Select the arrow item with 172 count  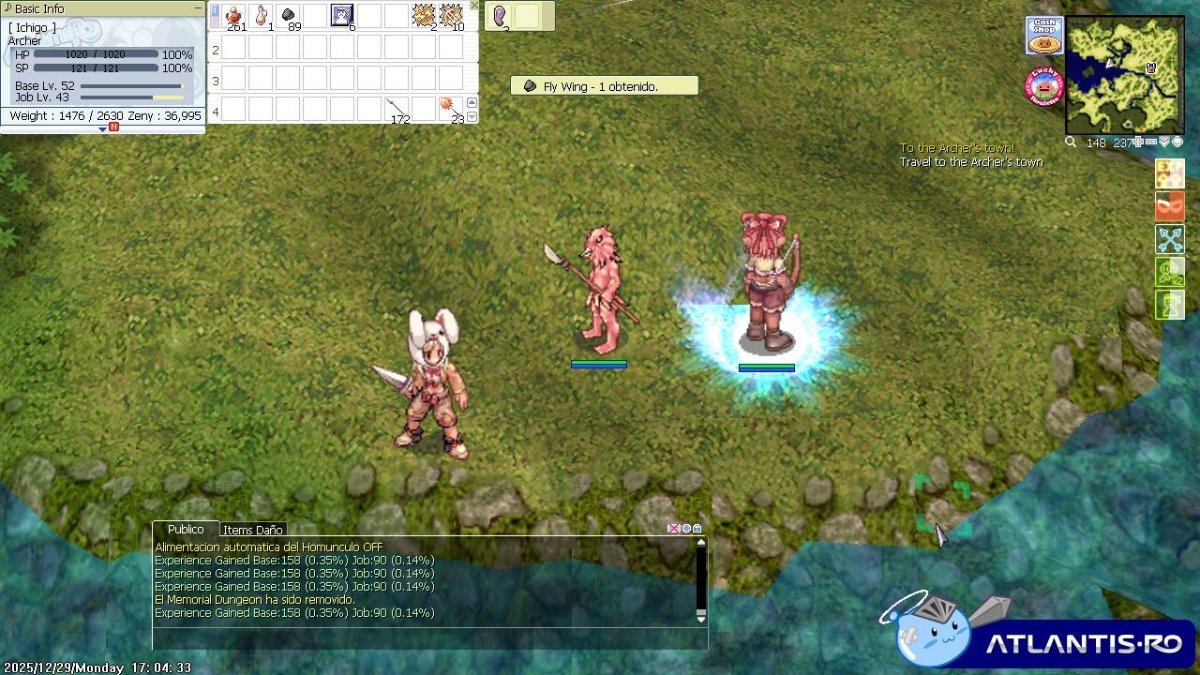397,108
